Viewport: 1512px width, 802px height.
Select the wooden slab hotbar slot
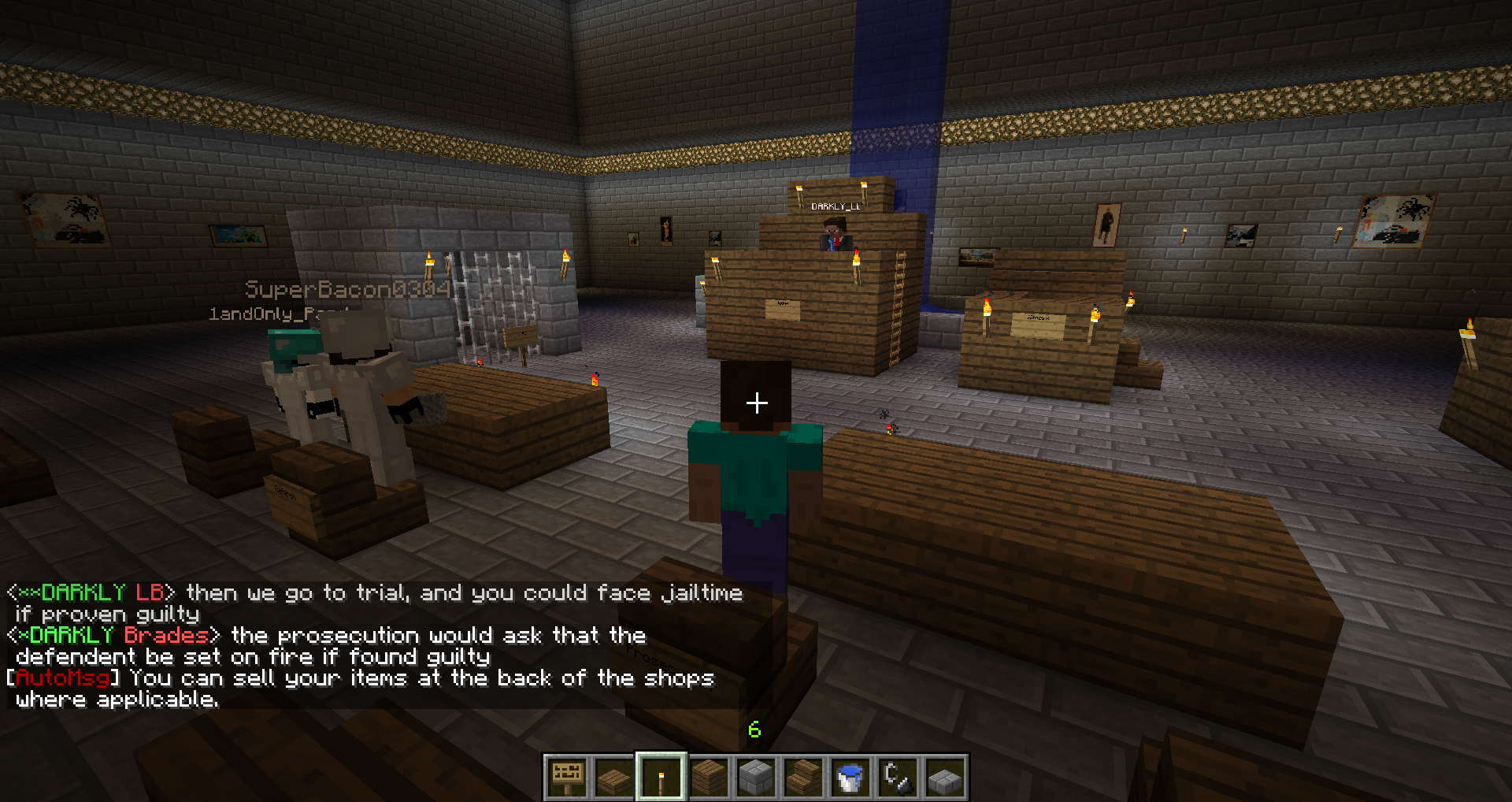point(614,778)
